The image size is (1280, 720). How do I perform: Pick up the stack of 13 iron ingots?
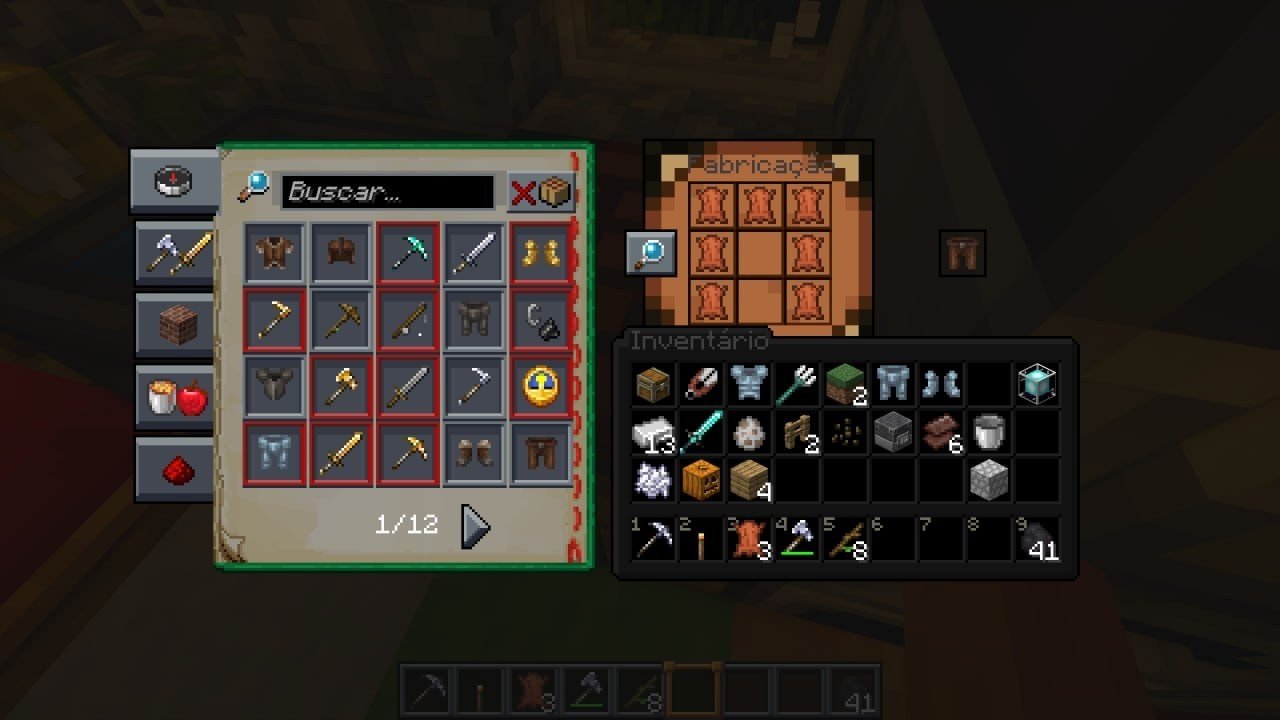[653, 433]
